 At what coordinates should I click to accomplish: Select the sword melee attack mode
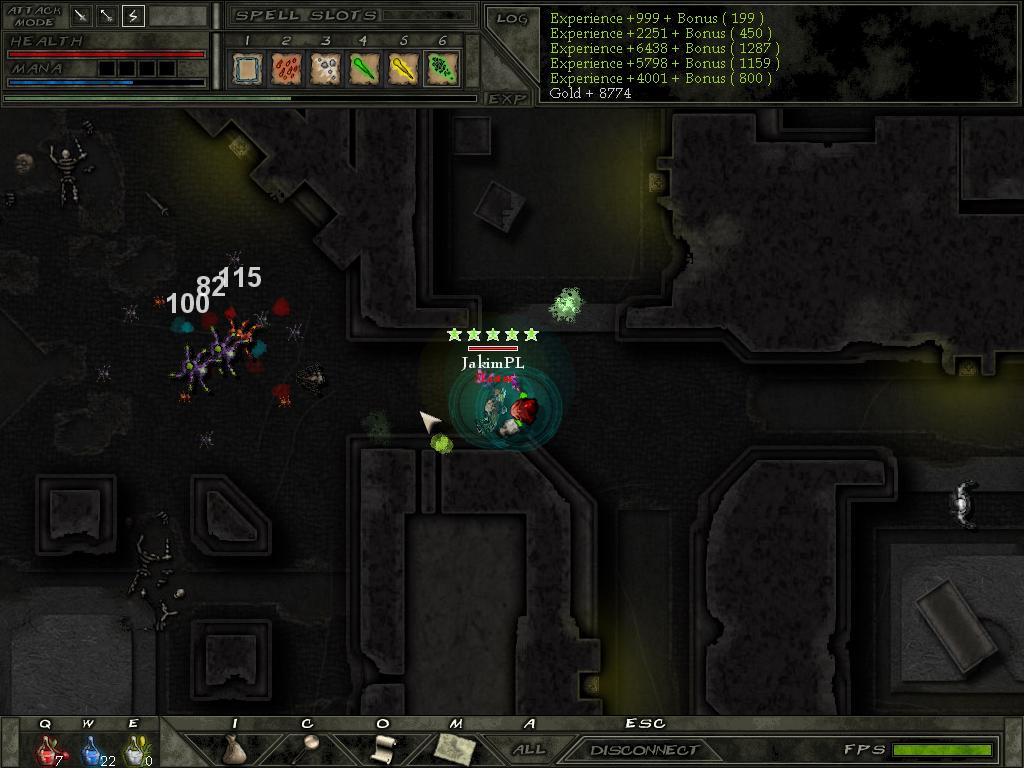click(x=80, y=16)
